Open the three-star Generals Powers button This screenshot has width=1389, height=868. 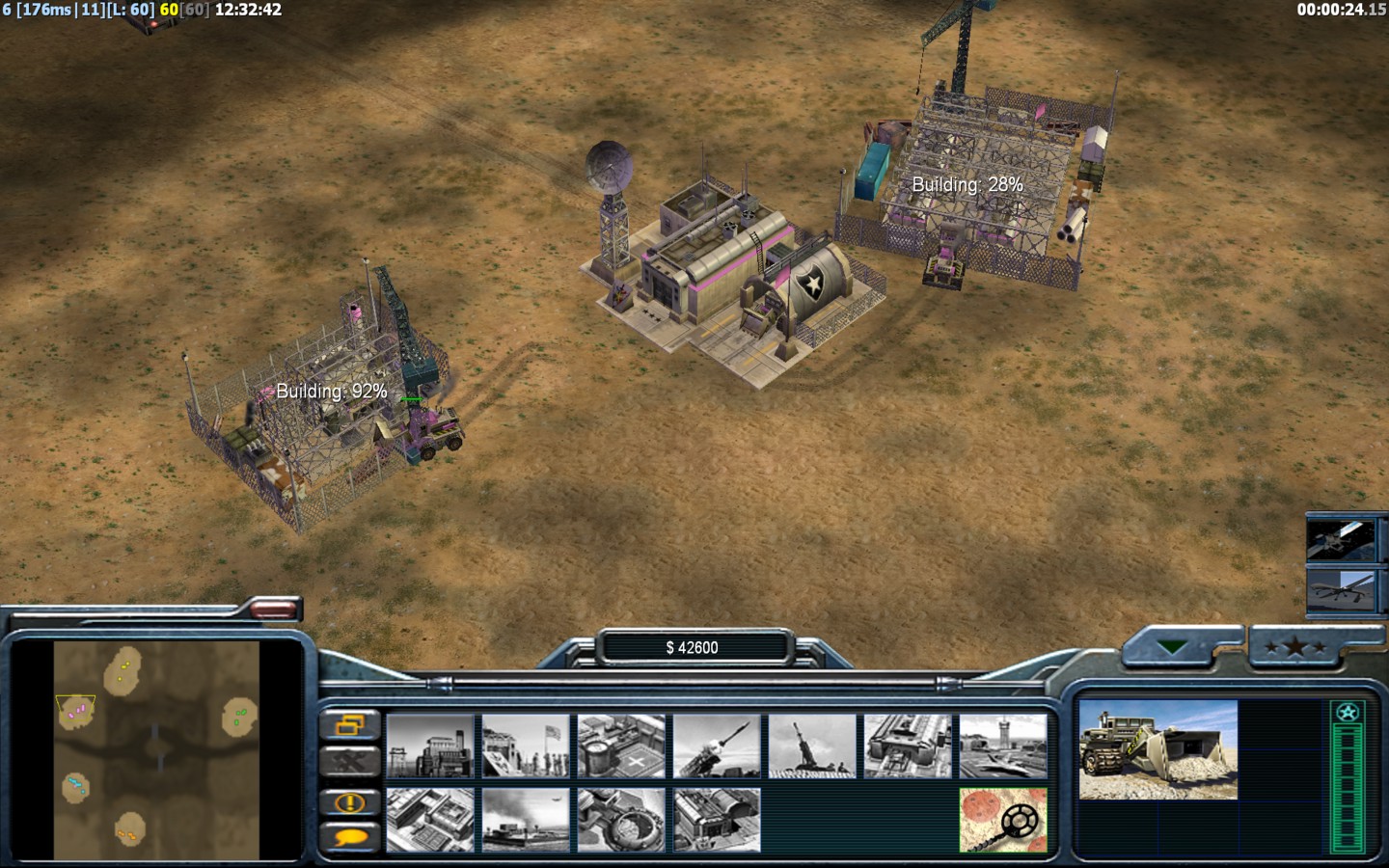pos(1295,647)
